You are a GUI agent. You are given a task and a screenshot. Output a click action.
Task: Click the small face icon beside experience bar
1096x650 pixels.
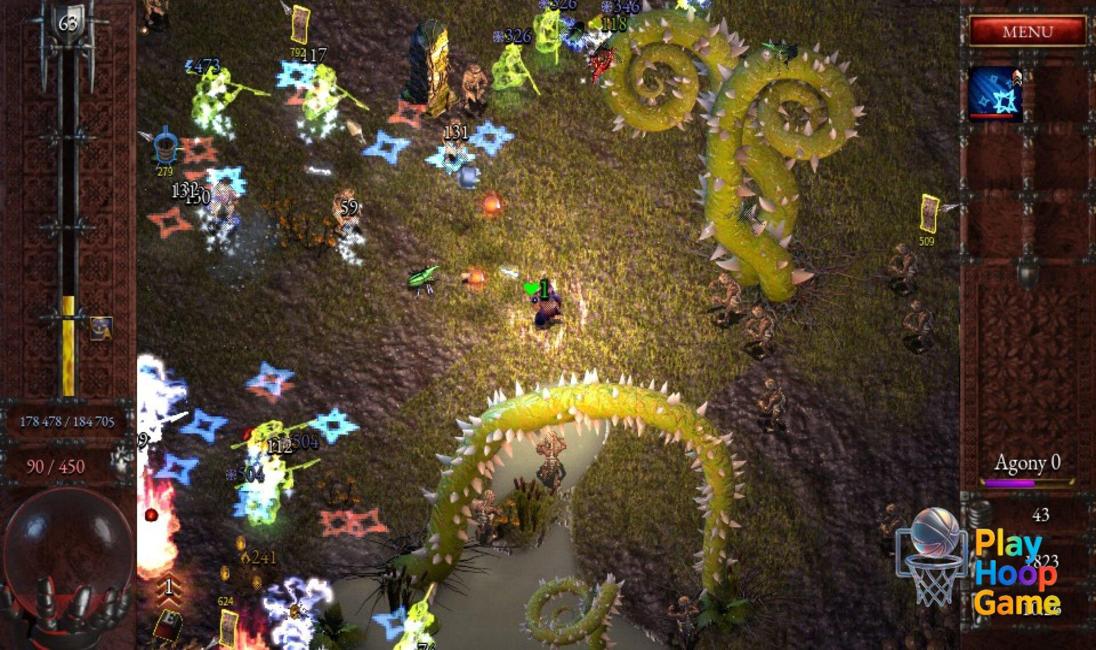[x=100, y=327]
